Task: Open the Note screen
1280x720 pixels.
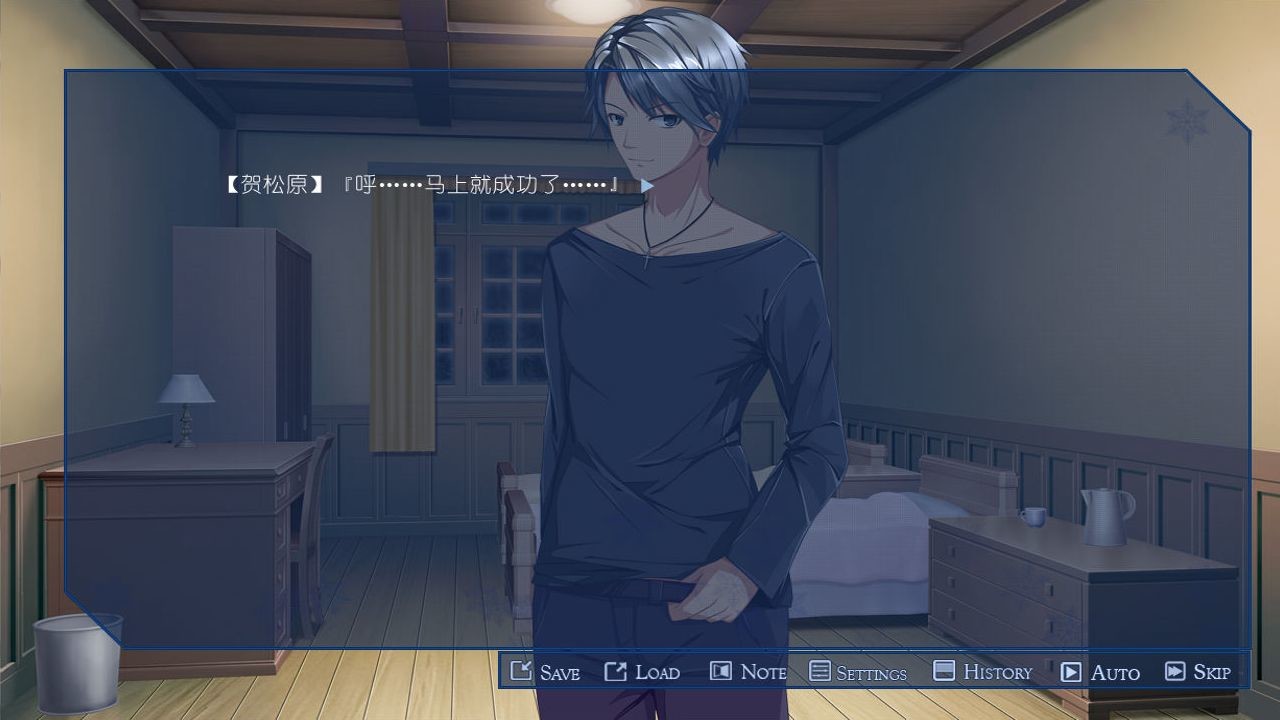Action: [748, 672]
